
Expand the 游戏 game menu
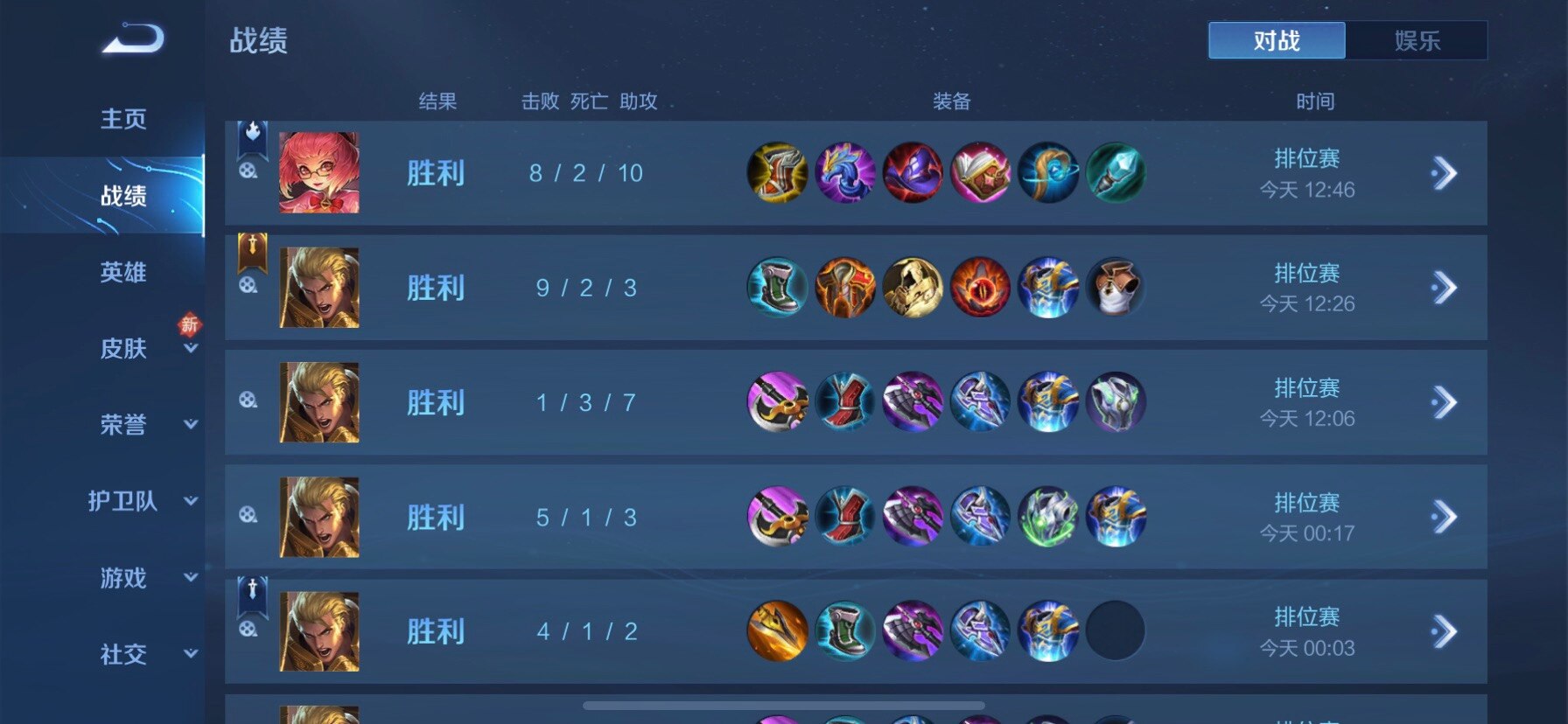[123, 578]
